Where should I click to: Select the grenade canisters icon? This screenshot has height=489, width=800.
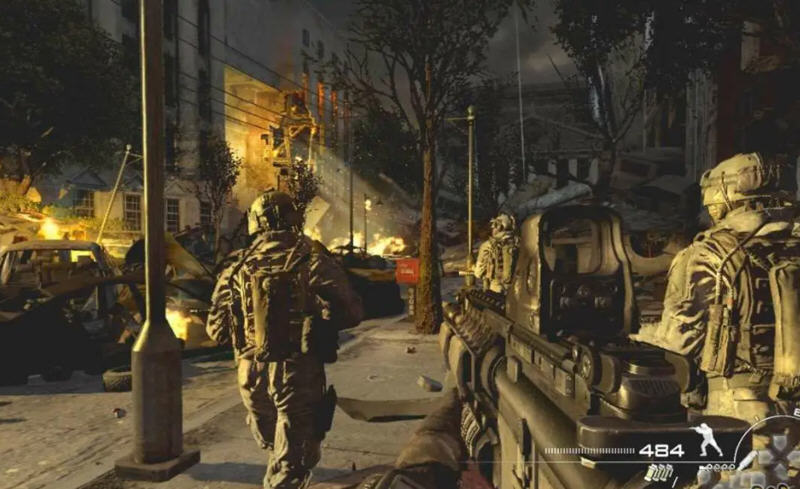659,472
